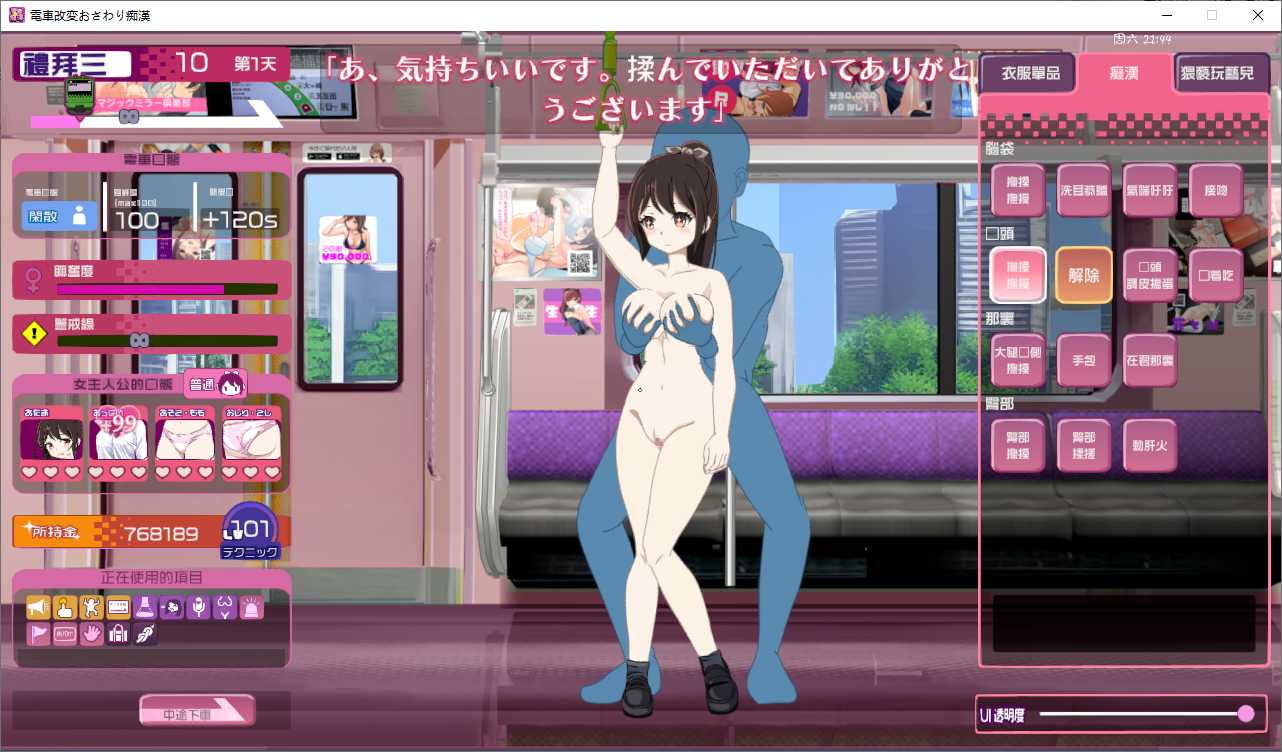
Task: Select the bra-shaped item icon
Action: (x=223, y=607)
